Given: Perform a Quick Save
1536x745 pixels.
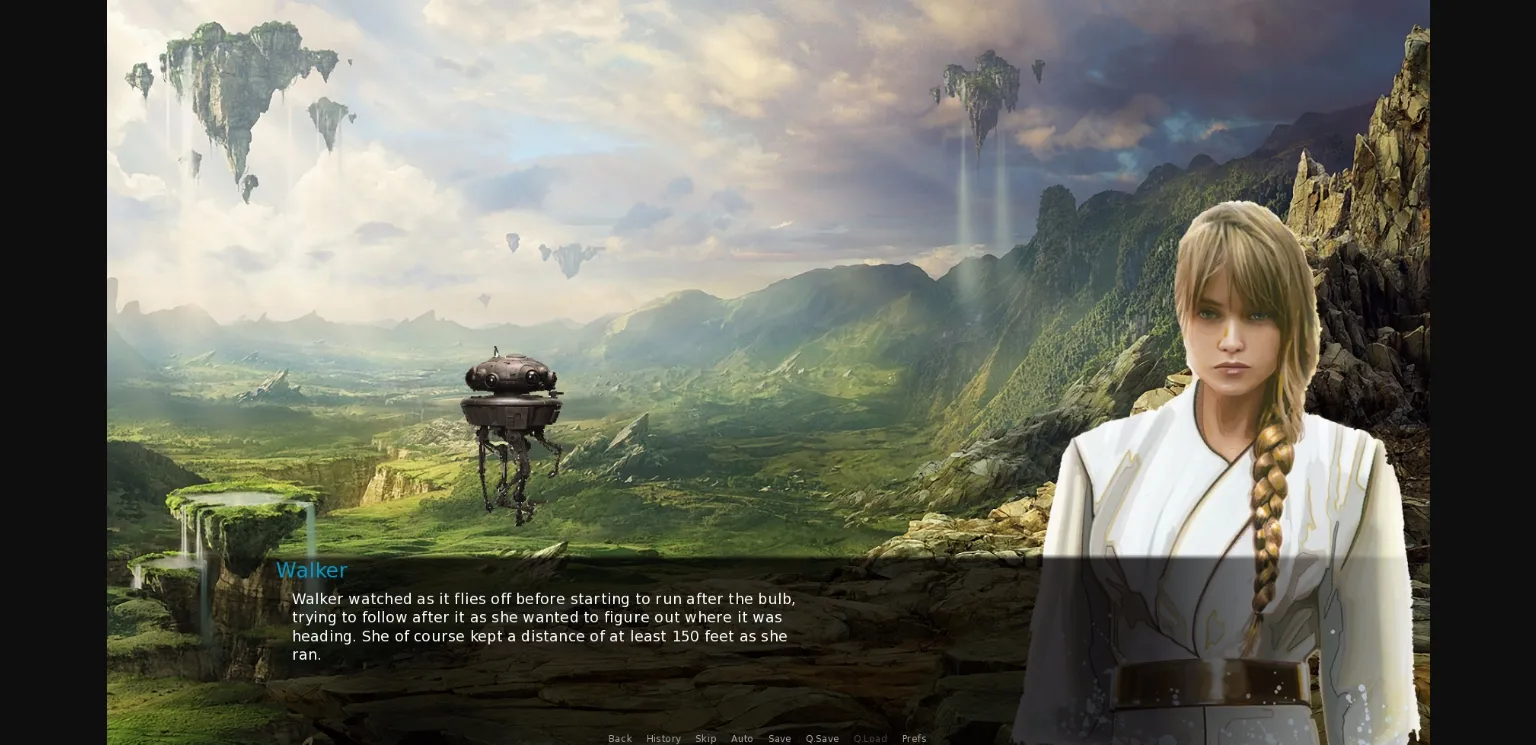Looking at the screenshot, I should (822, 738).
